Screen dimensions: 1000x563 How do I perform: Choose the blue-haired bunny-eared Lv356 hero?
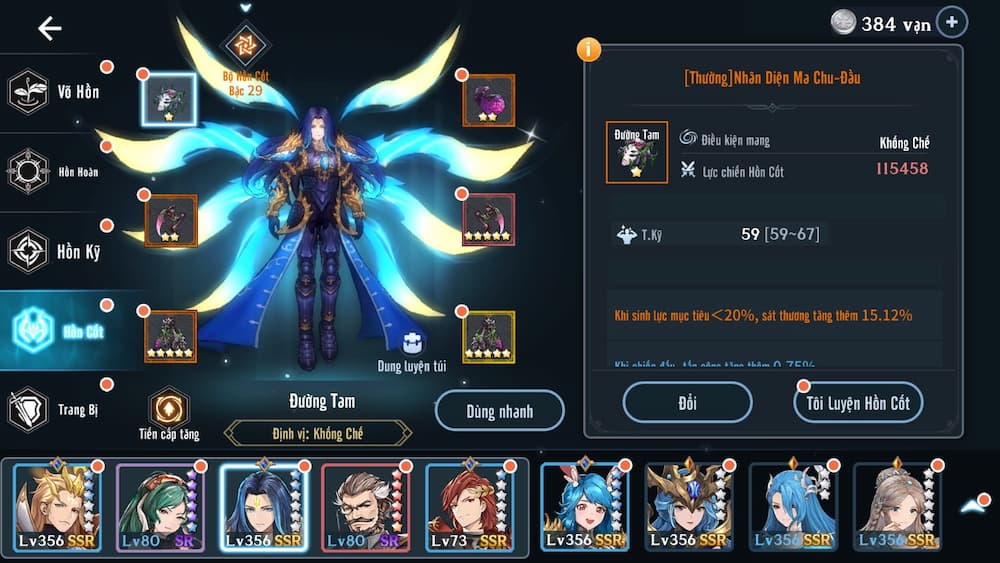coord(584,509)
